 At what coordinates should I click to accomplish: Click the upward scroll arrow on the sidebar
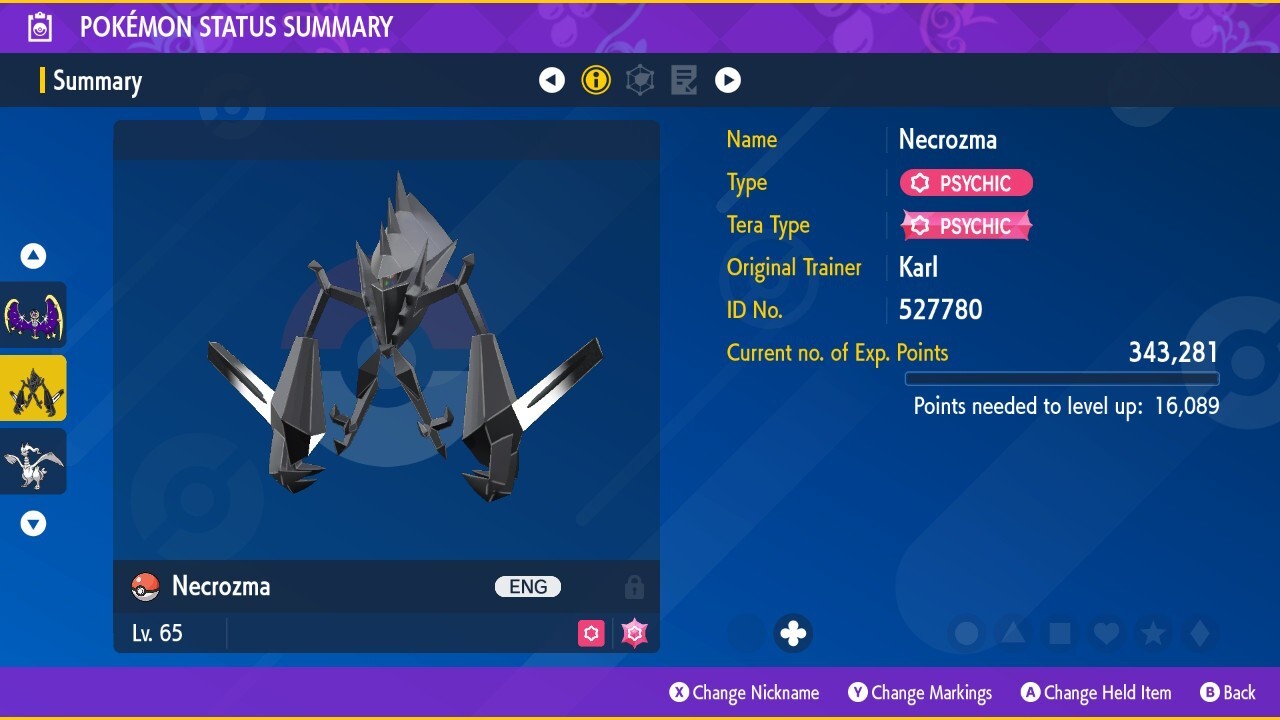pos(33,255)
